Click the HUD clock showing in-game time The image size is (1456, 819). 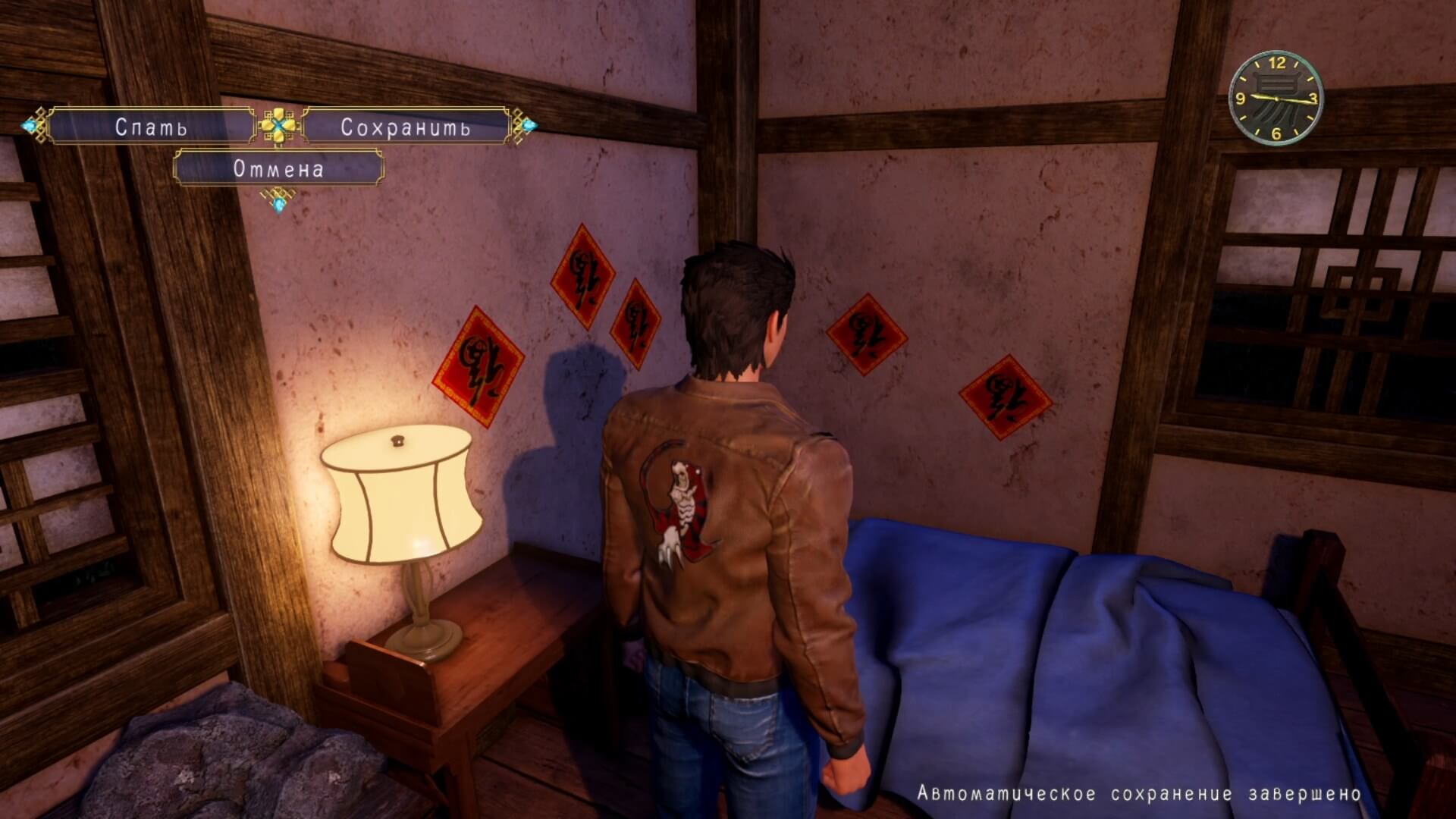point(1276,99)
